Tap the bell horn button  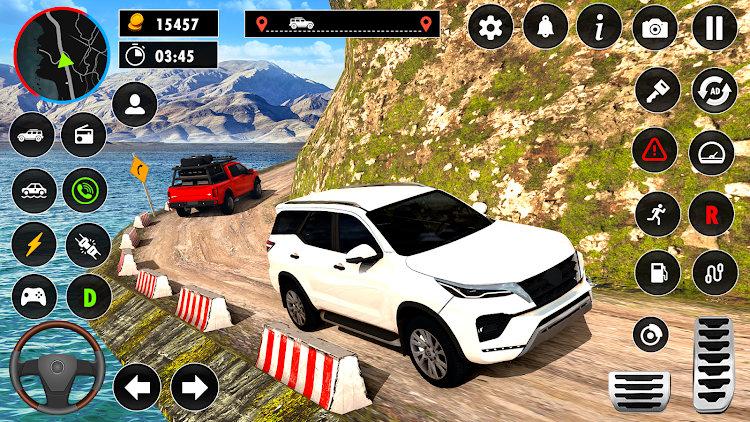[545, 28]
